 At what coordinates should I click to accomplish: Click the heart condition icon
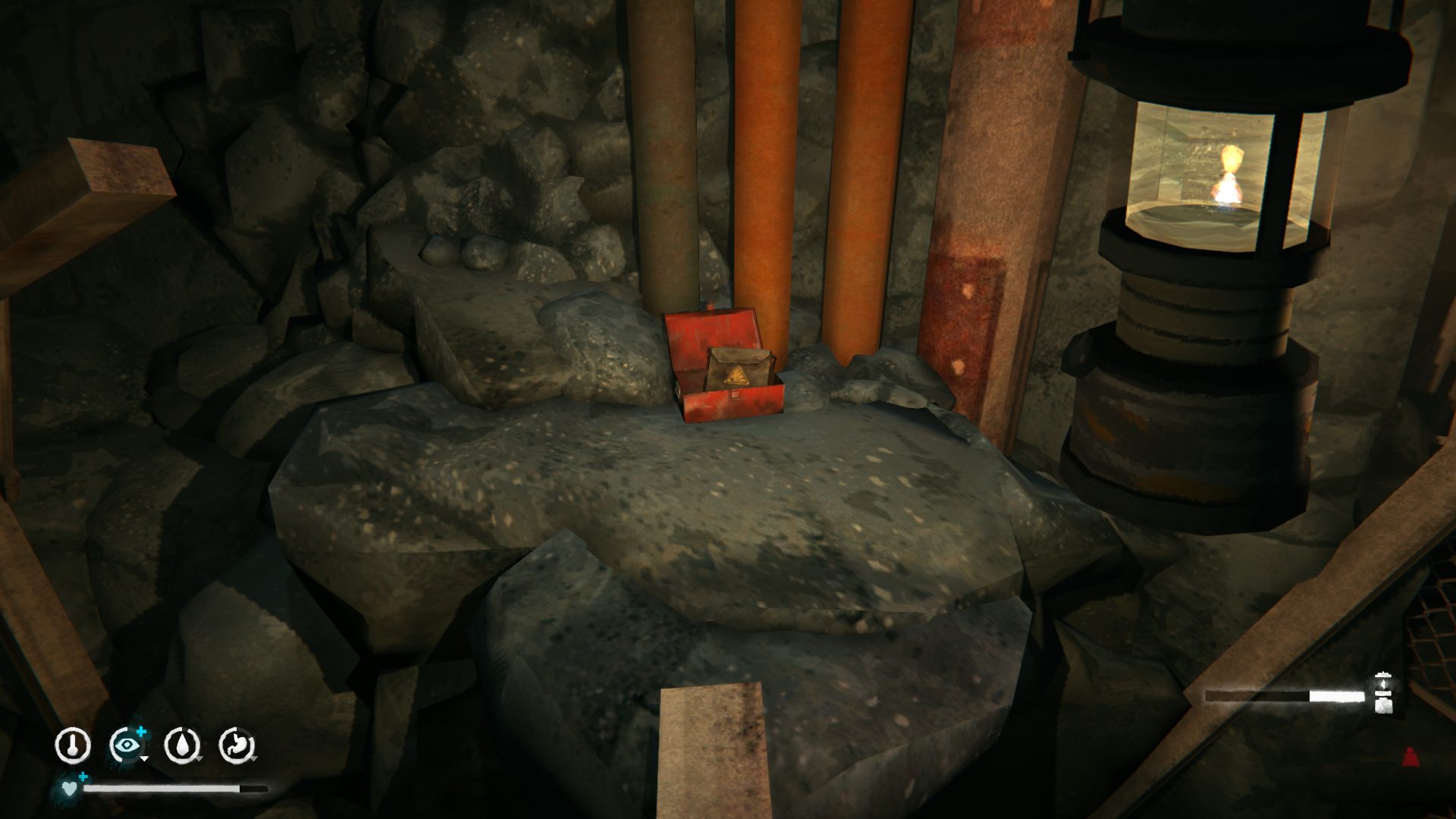[69, 789]
